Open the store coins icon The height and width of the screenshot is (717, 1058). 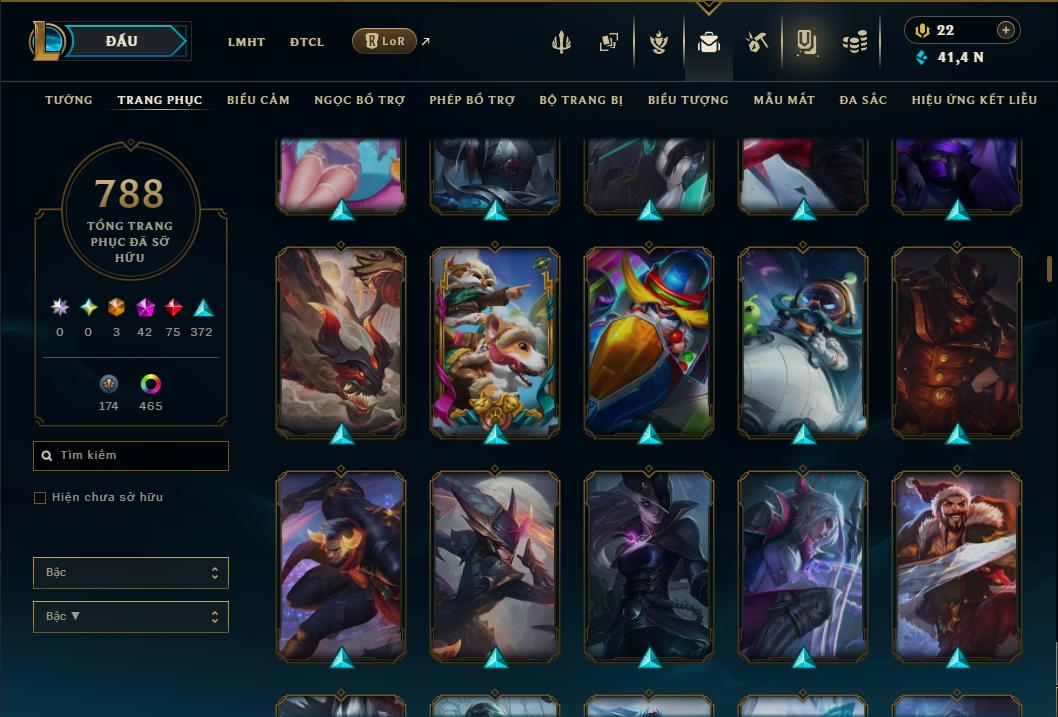(854, 42)
